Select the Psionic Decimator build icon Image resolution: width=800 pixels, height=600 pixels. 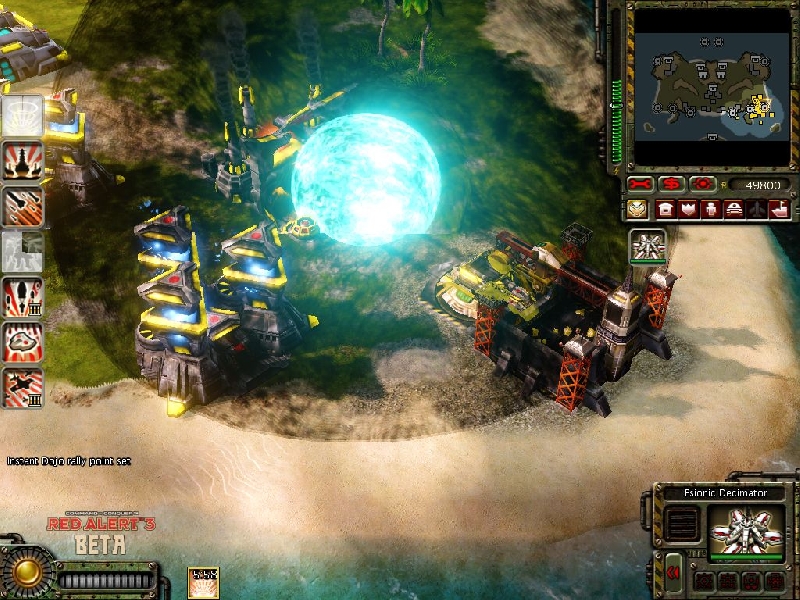(x=647, y=247)
